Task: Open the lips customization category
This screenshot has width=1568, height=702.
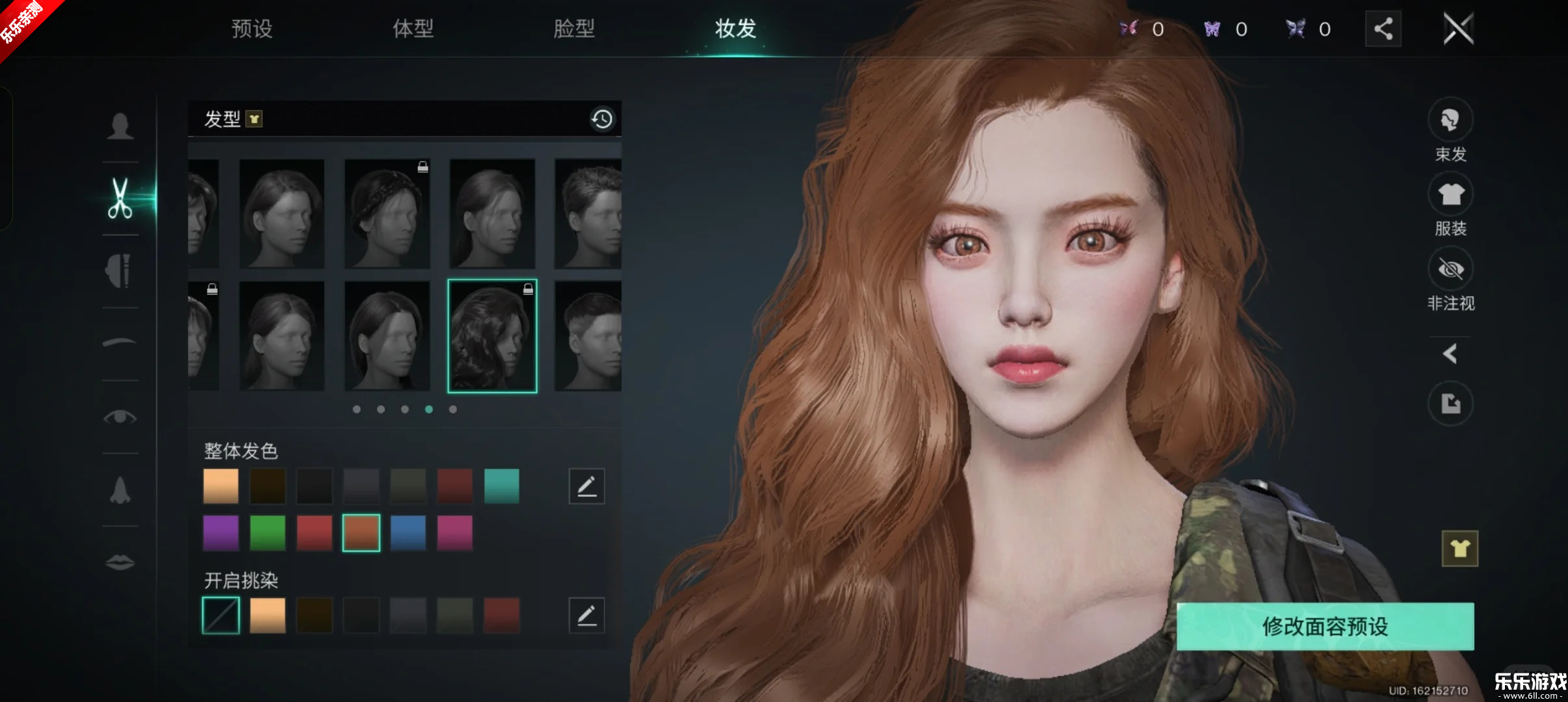Action: coord(119,561)
